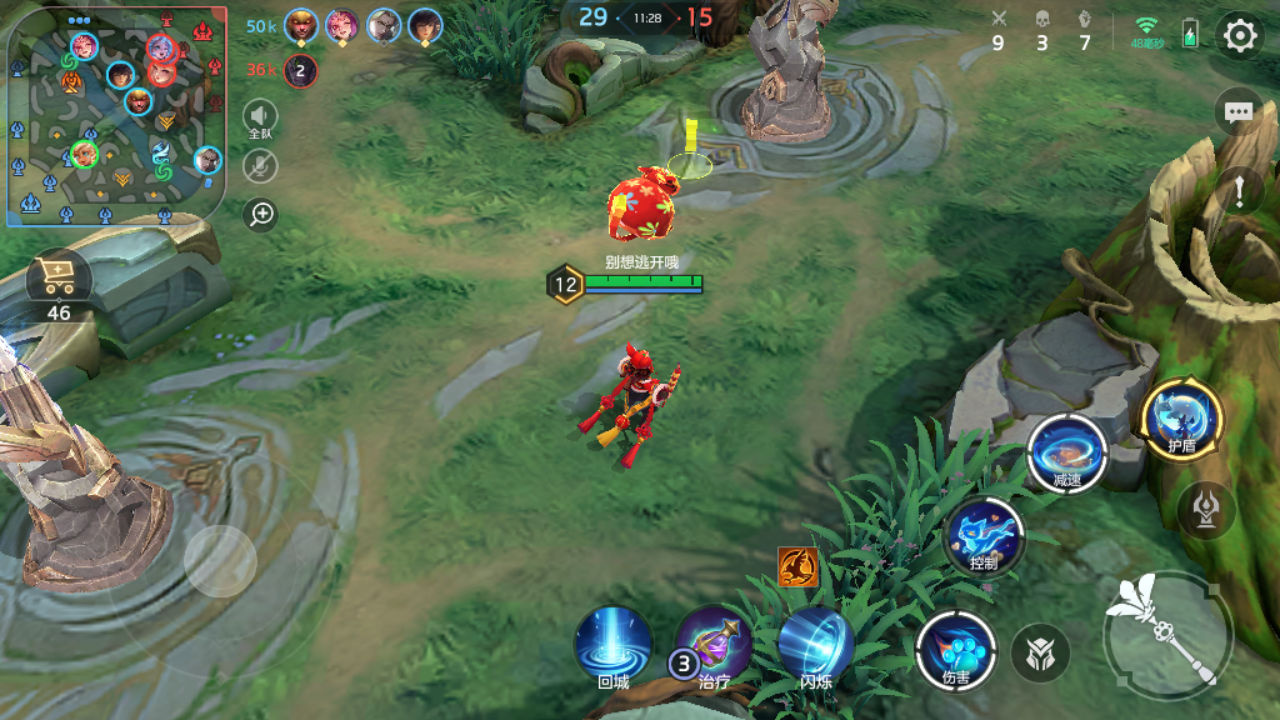Select the enemy hero portrait with 2
This screenshot has width=1280, height=720.
click(300, 70)
